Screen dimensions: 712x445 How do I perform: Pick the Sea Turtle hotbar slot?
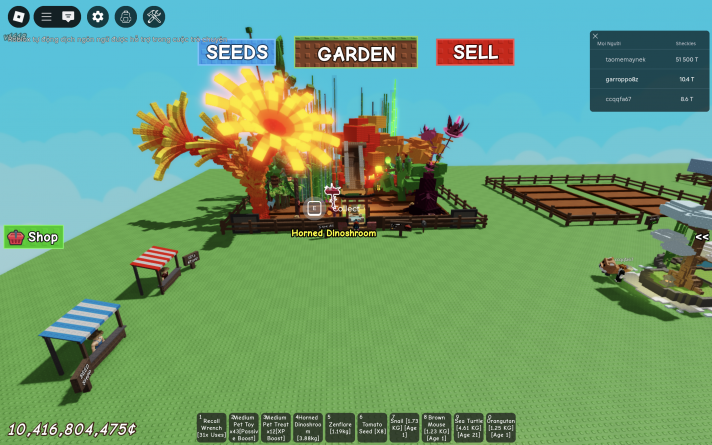click(x=469, y=428)
